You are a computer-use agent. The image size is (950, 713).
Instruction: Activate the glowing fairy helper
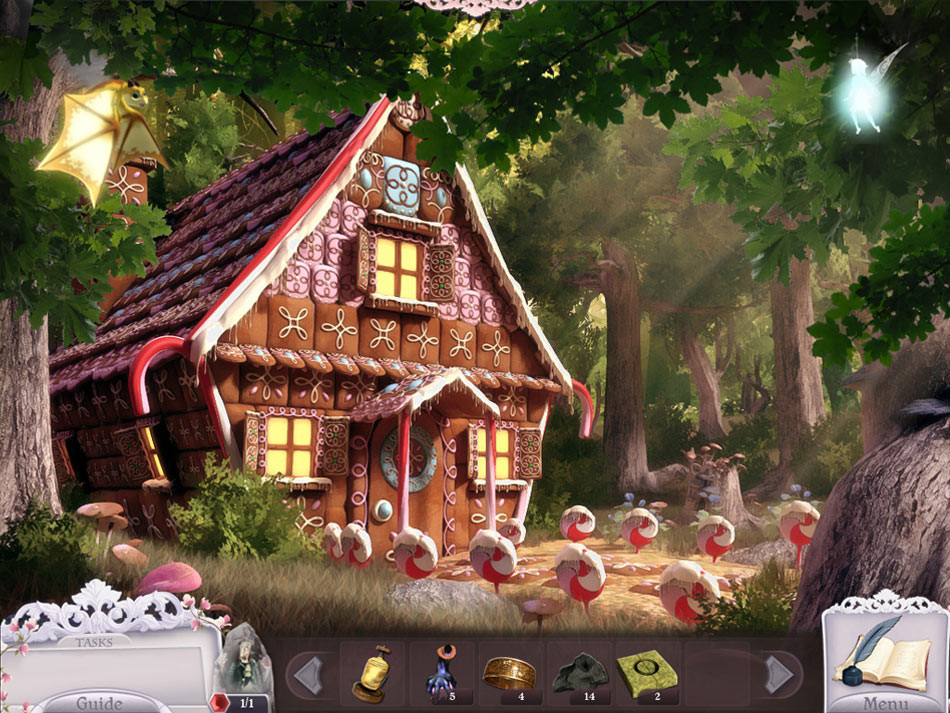864,97
